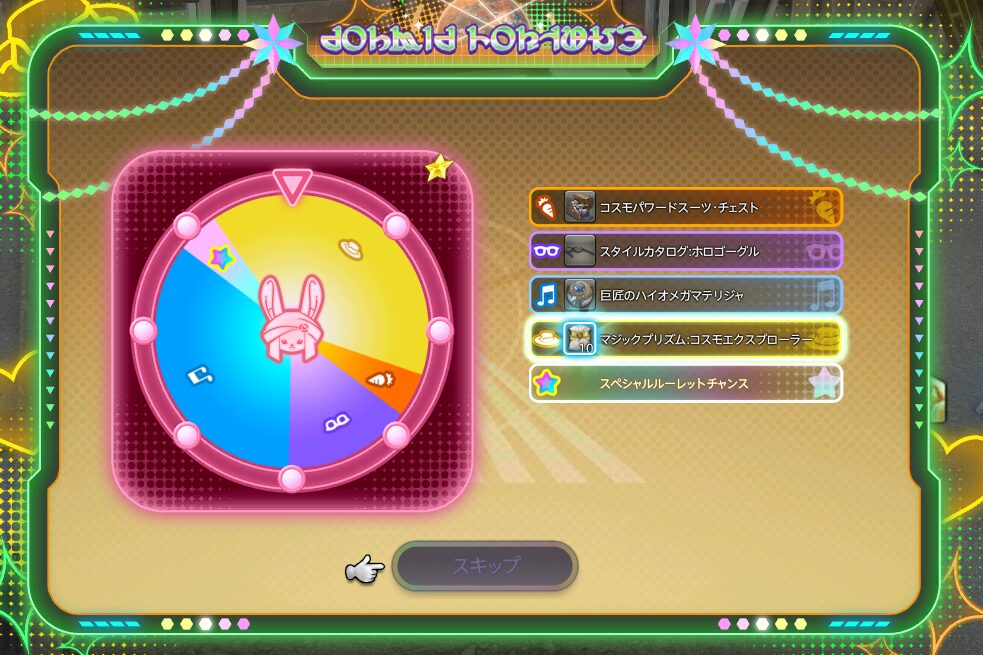
Task: Pick the マジックプリズム:コスモエクスプローラー prize row
Action: pyautogui.click(x=685, y=339)
